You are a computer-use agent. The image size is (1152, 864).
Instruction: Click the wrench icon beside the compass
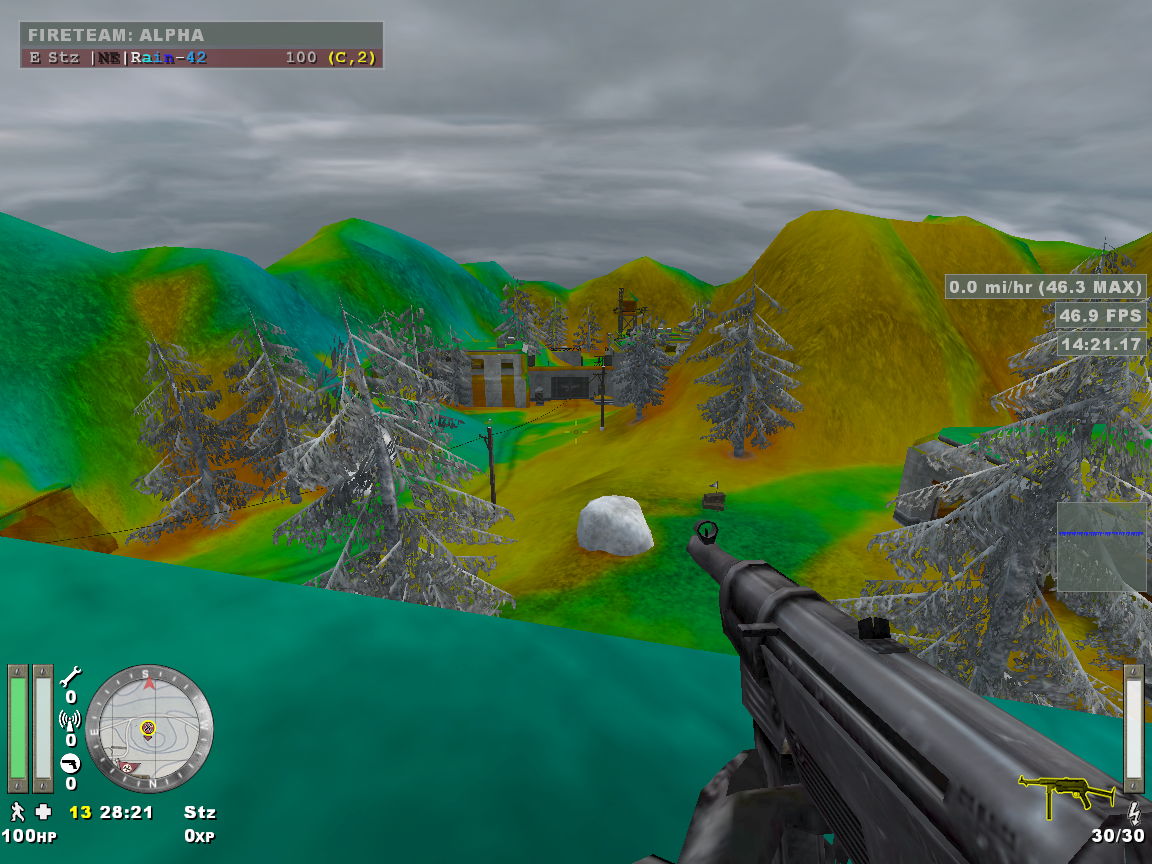[x=70, y=677]
